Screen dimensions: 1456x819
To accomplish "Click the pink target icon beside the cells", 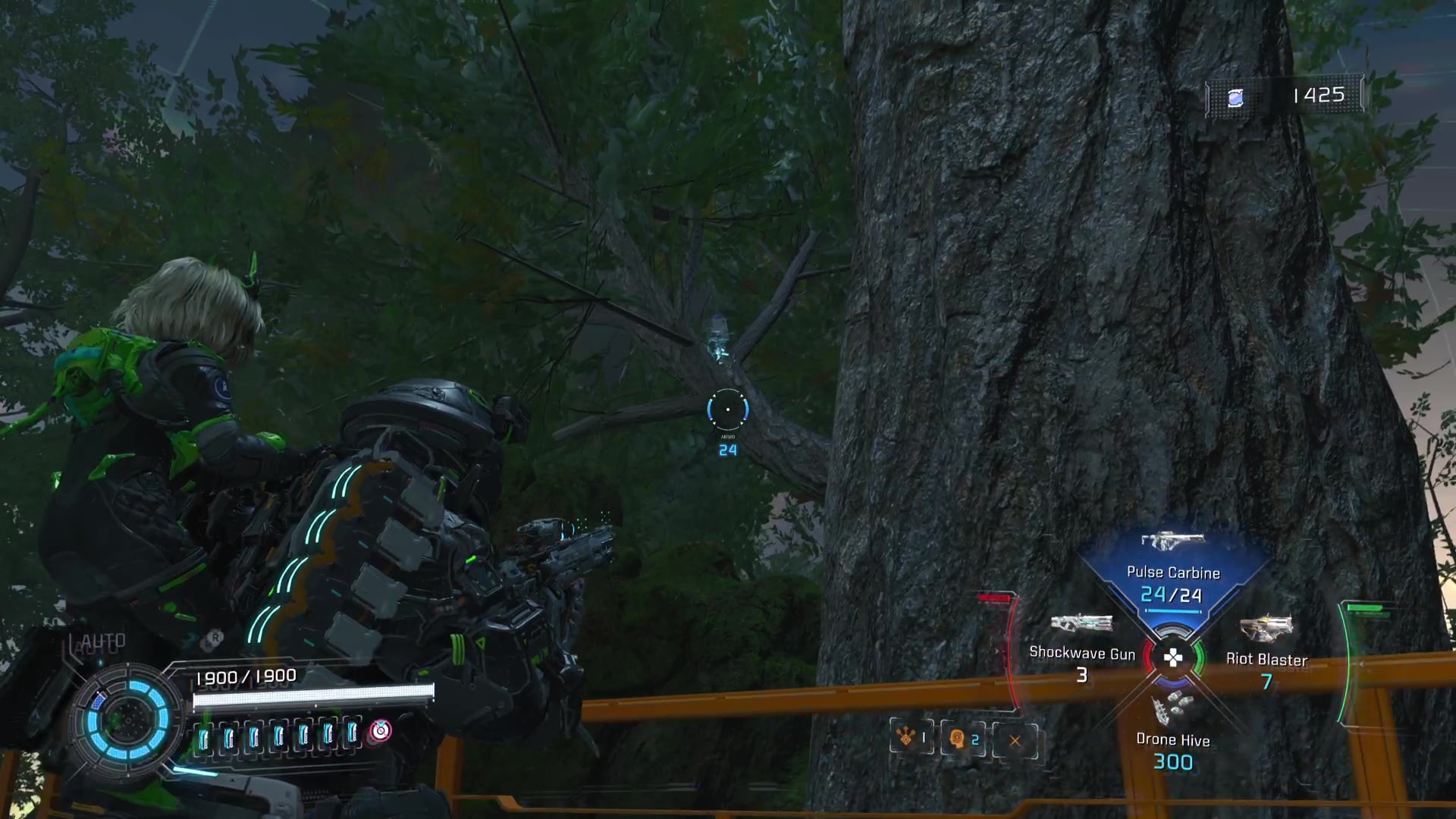I will (x=380, y=731).
